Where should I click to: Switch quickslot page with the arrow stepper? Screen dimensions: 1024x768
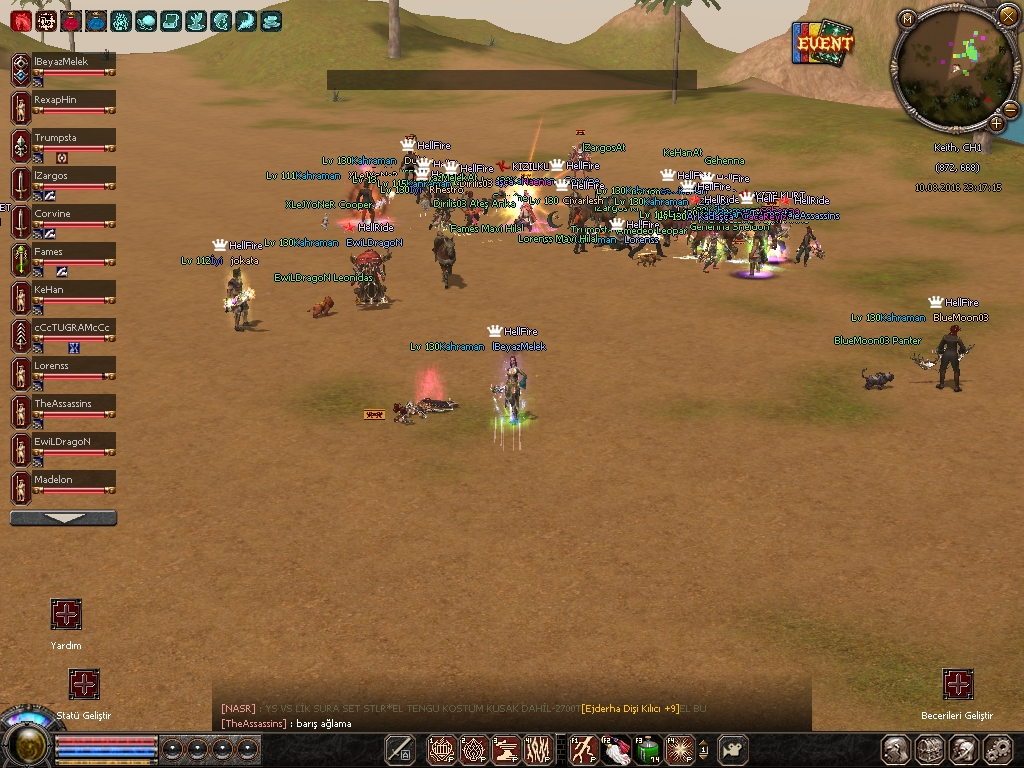pos(704,749)
